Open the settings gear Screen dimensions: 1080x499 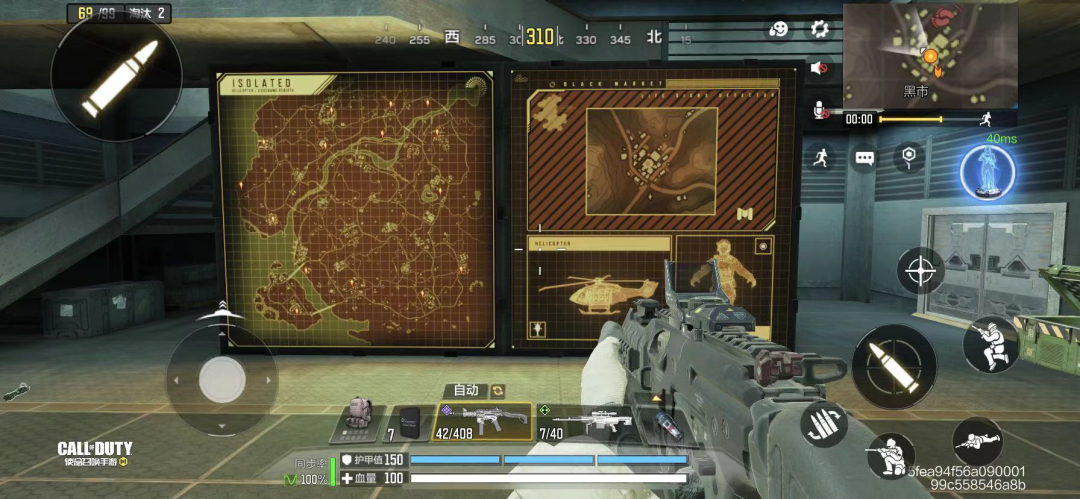coord(820,29)
